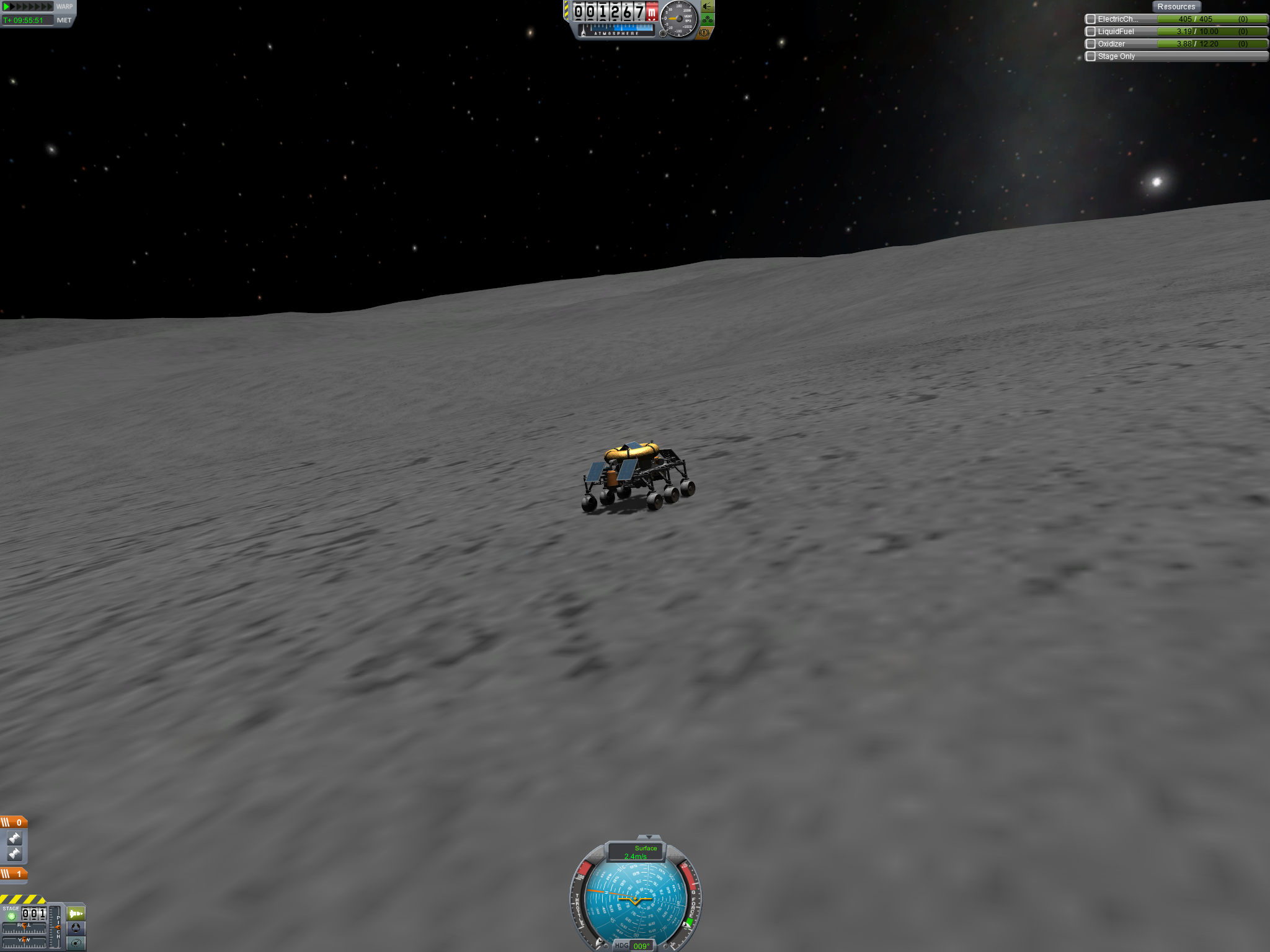Click the time warp arrows
Image resolution: width=1270 pixels, height=952 pixels.
[28, 7]
